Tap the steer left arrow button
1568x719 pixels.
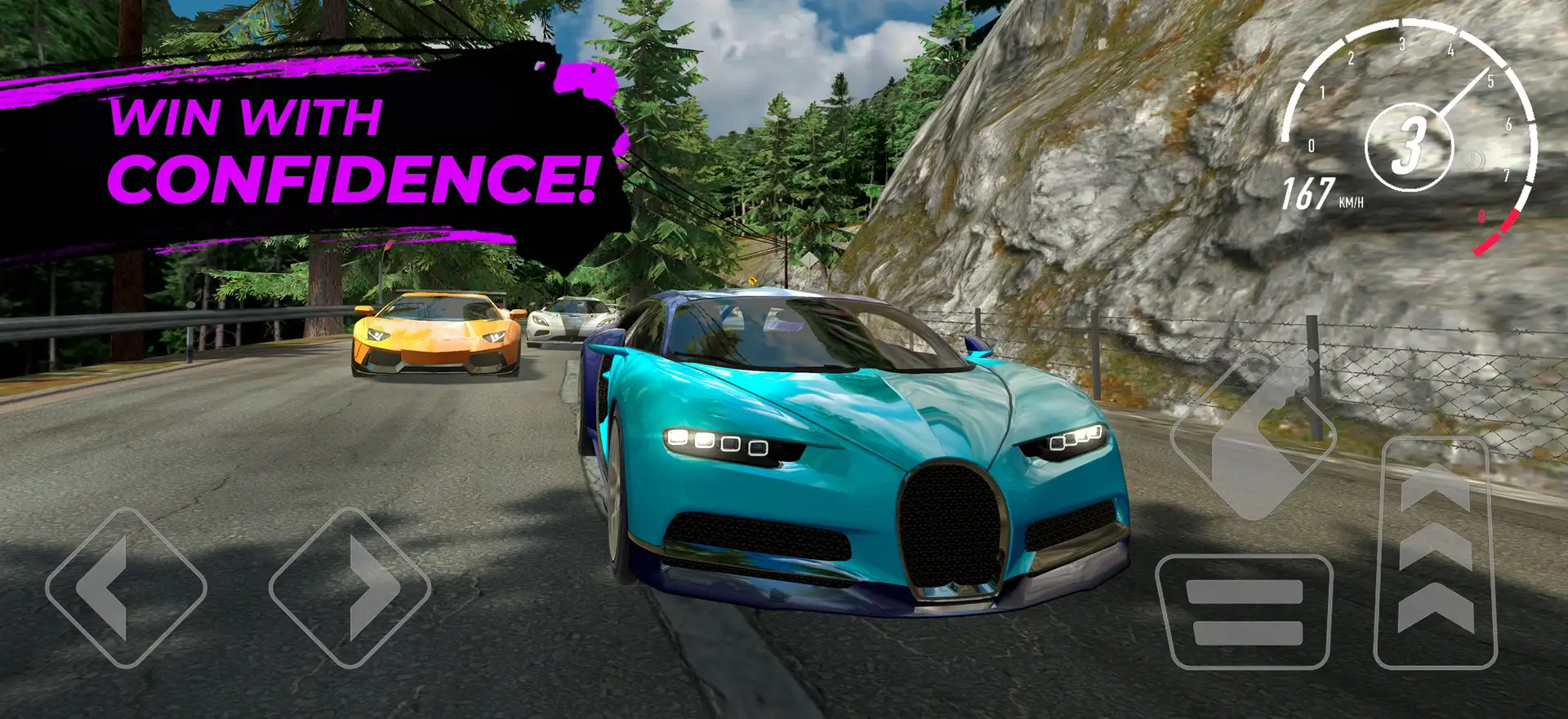[126, 588]
